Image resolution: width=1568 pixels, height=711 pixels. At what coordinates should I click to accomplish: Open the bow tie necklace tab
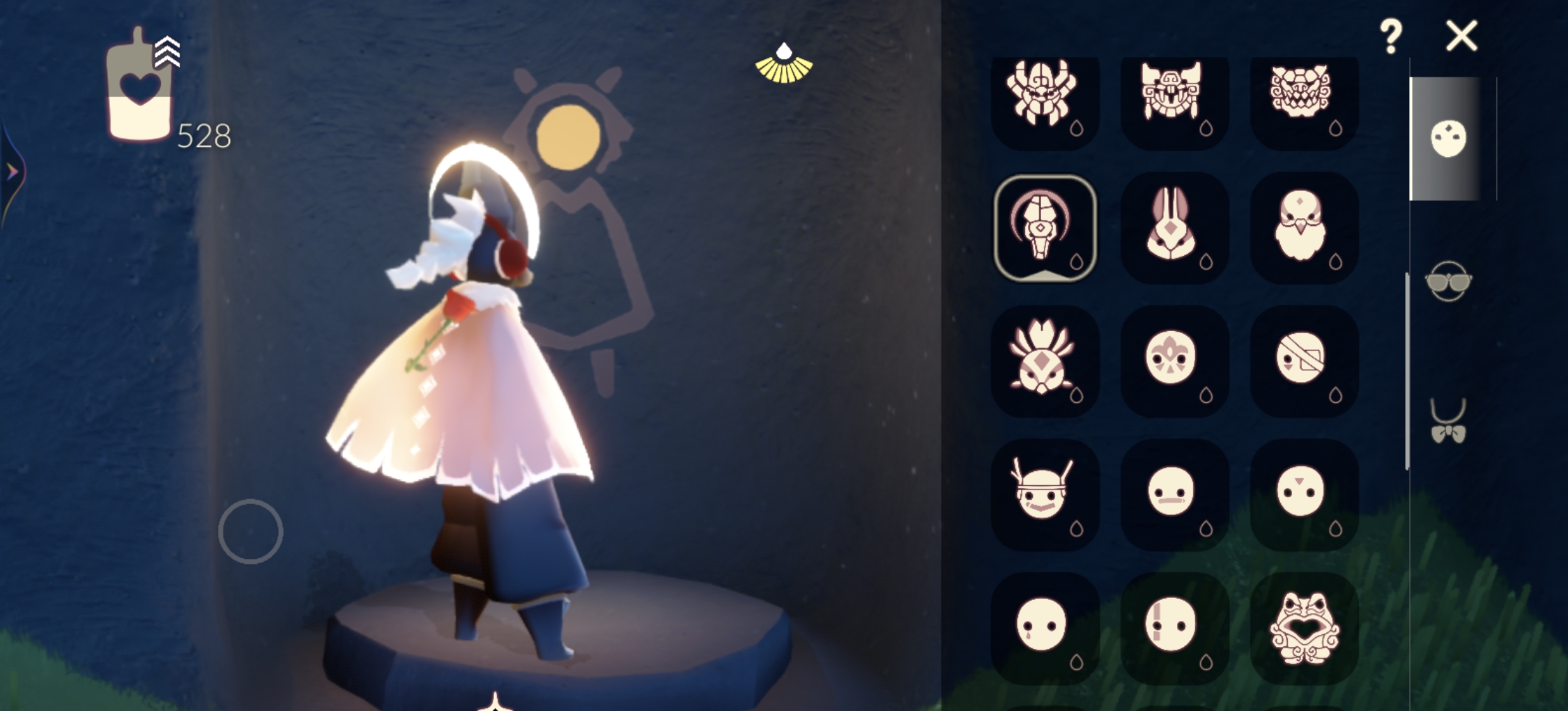pos(1447,422)
